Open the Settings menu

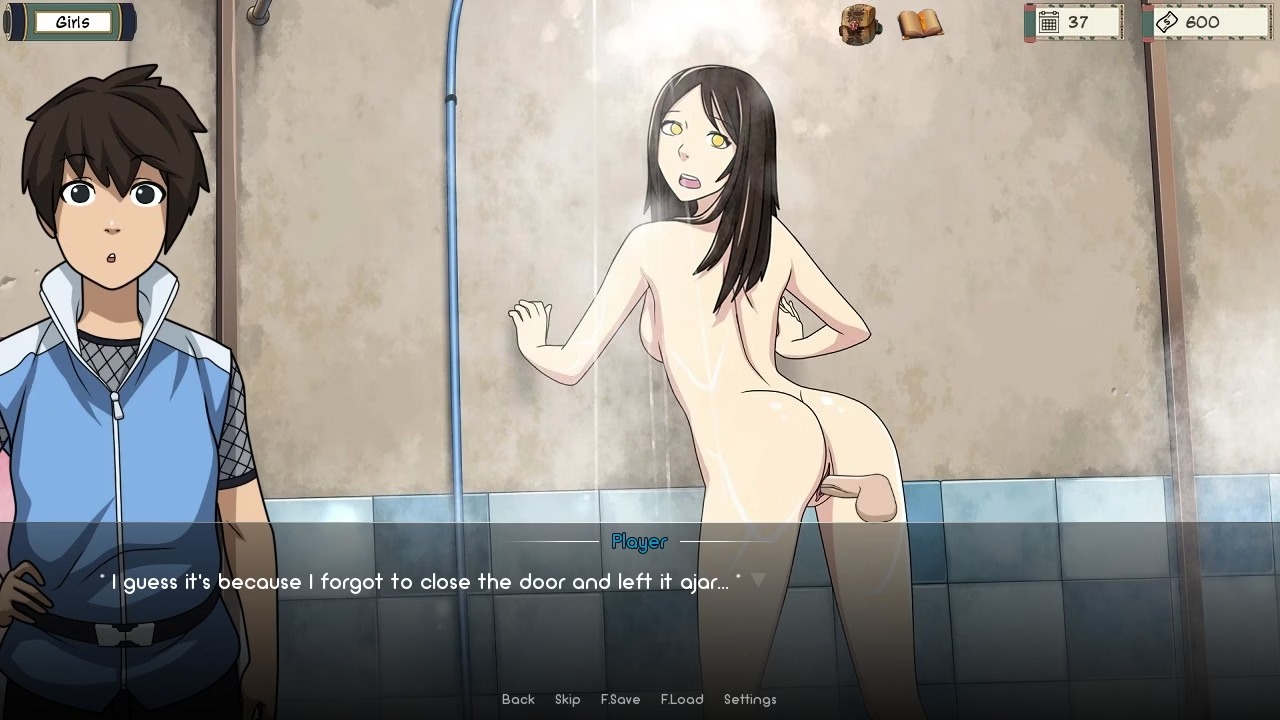point(750,700)
